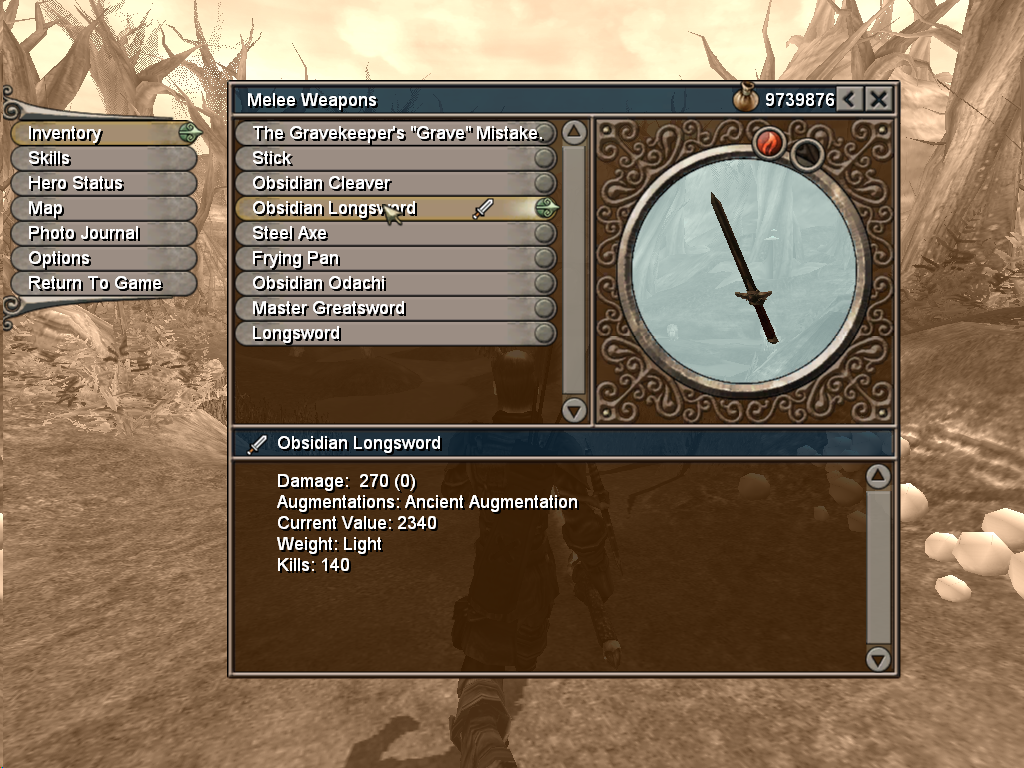Select the Longsword entry
The width and height of the screenshot is (1024, 768).
tap(396, 333)
